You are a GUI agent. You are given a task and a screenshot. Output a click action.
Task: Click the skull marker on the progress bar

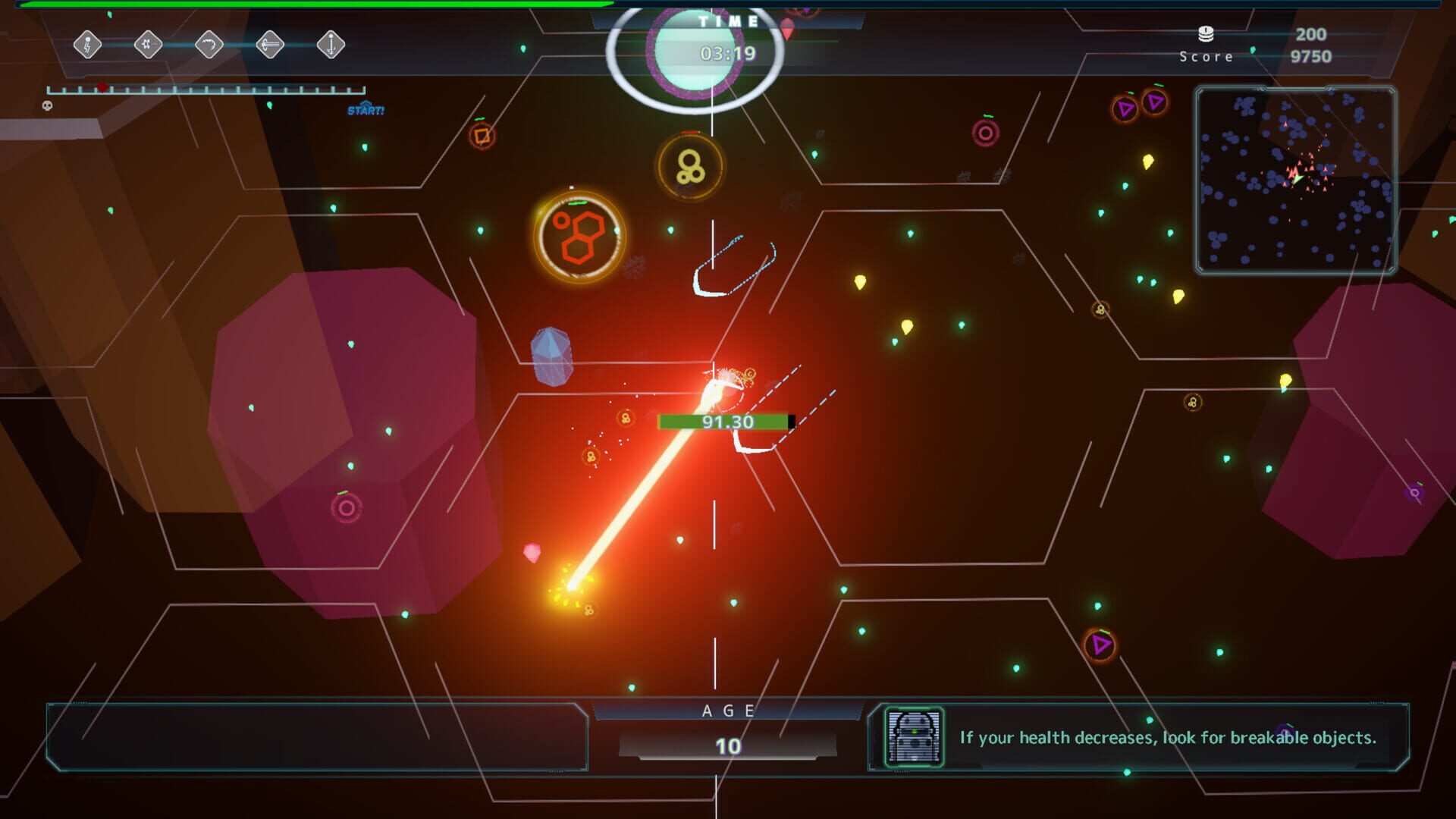(x=48, y=105)
